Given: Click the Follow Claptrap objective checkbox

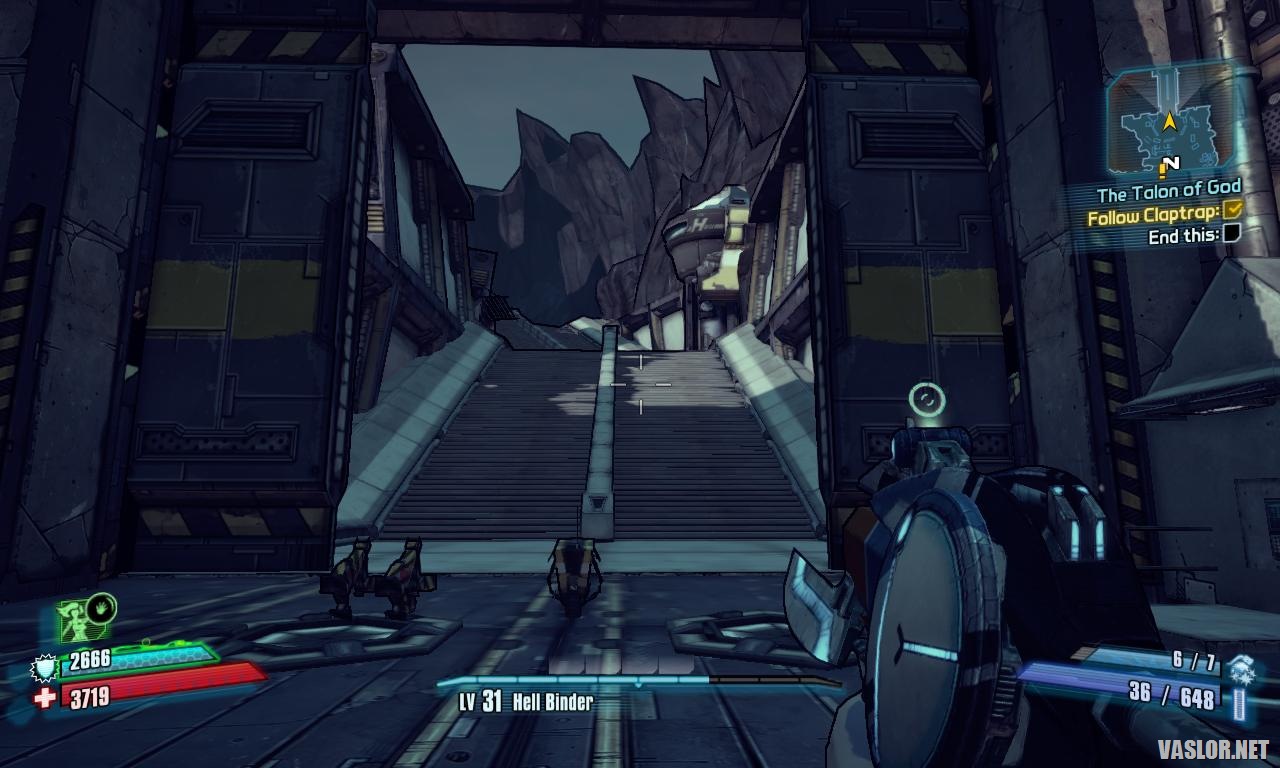Looking at the screenshot, I should 1232,210.
